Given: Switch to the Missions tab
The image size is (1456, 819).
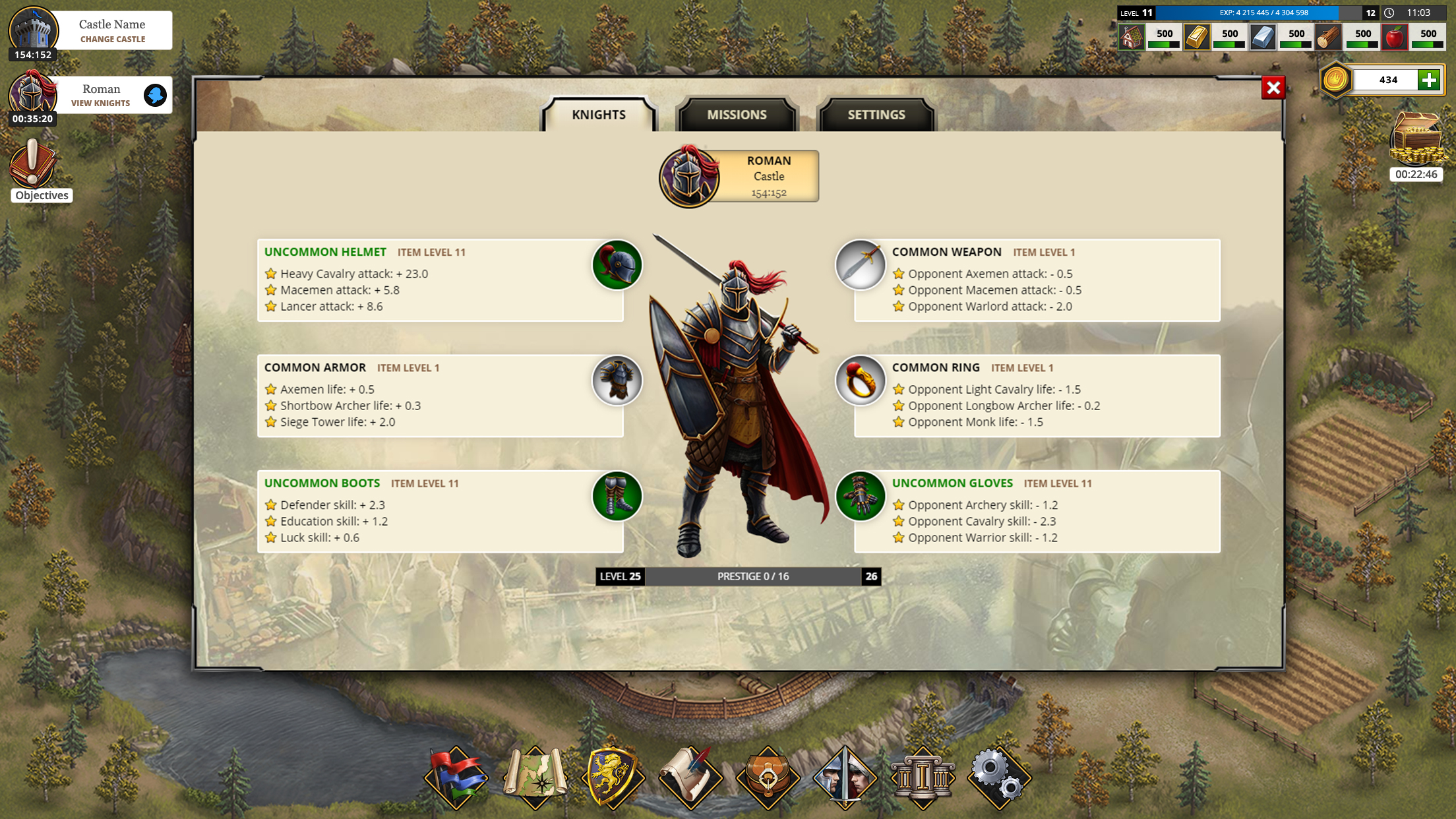Looking at the screenshot, I should tap(737, 114).
